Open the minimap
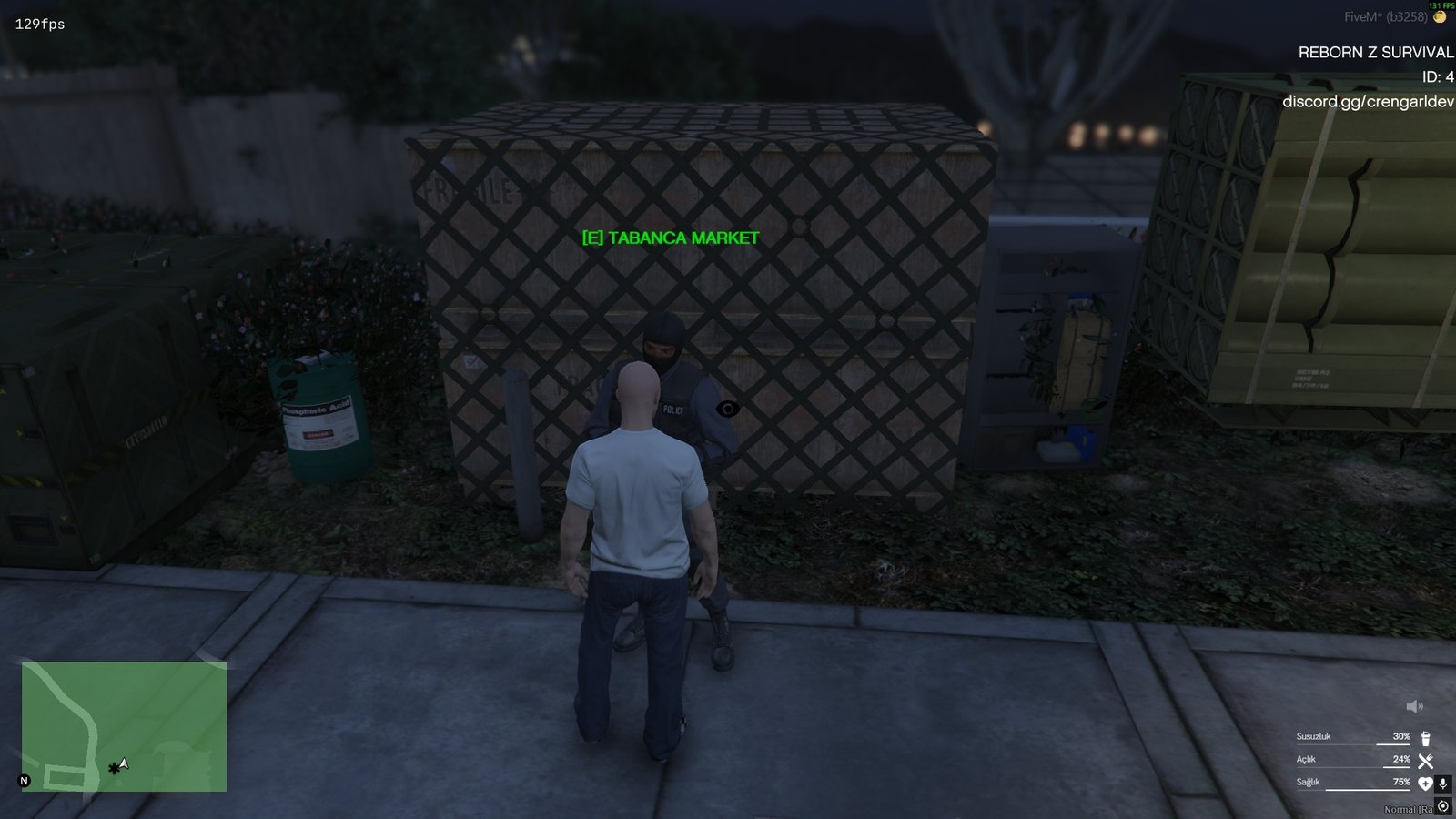Viewport: 1456px width, 819px height. pyautogui.click(x=124, y=726)
